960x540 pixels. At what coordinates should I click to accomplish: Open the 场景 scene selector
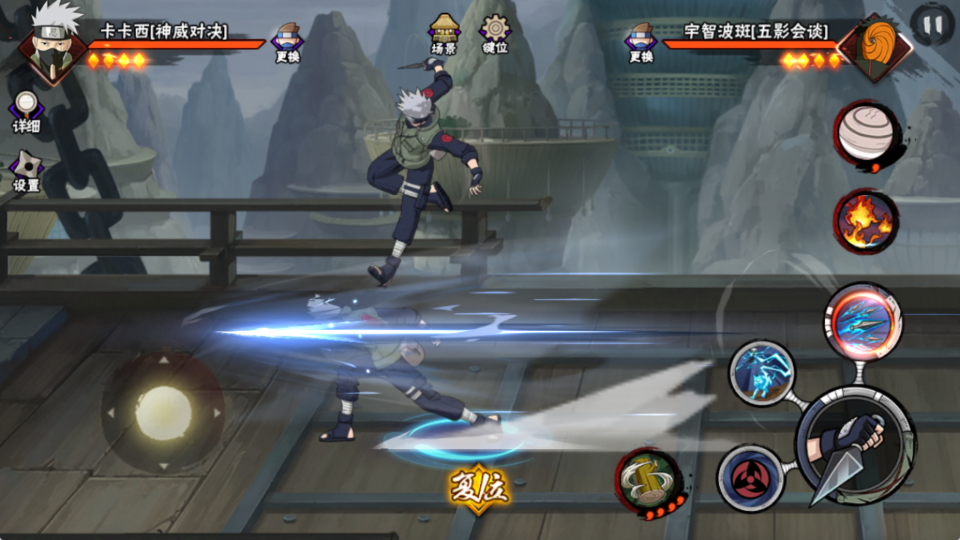tap(444, 34)
